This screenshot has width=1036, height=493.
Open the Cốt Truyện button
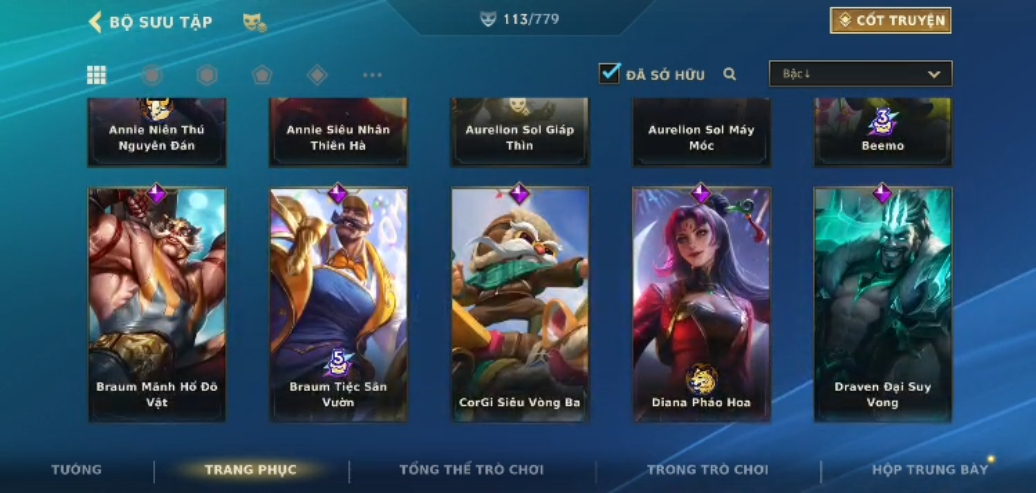(x=890, y=21)
